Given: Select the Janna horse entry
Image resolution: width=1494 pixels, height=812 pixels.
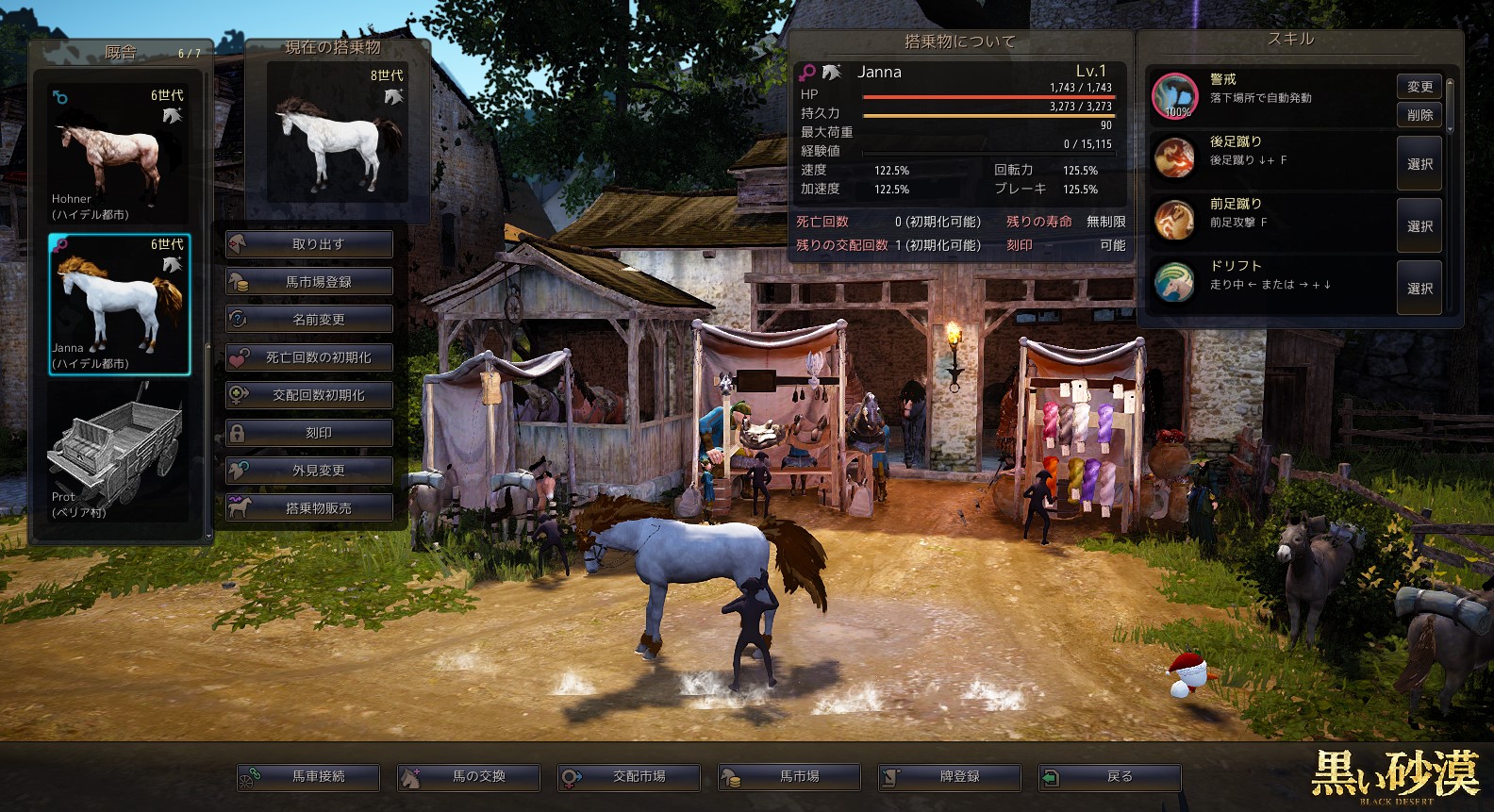Looking at the screenshot, I should click(119, 304).
